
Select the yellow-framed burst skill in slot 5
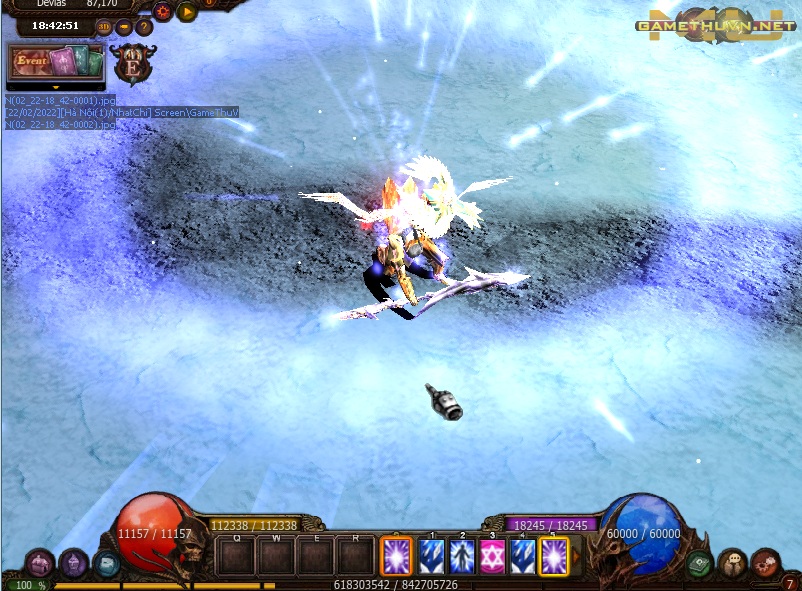pyautogui.click(x=553, y=556)
